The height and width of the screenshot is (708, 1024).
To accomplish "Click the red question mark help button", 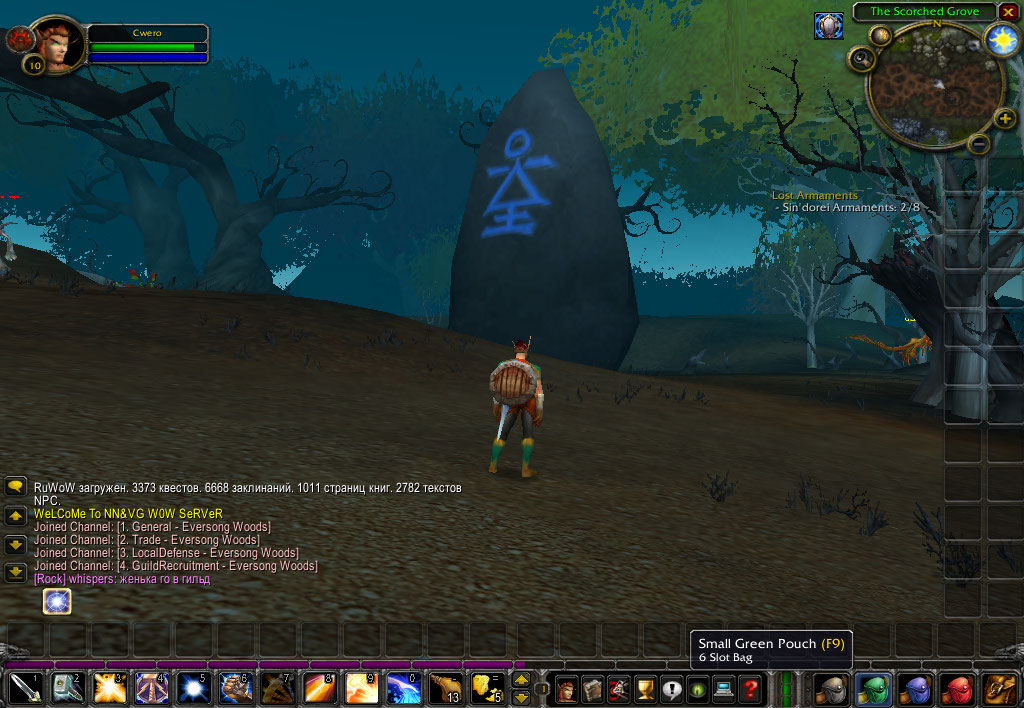I will pos(749,689).
